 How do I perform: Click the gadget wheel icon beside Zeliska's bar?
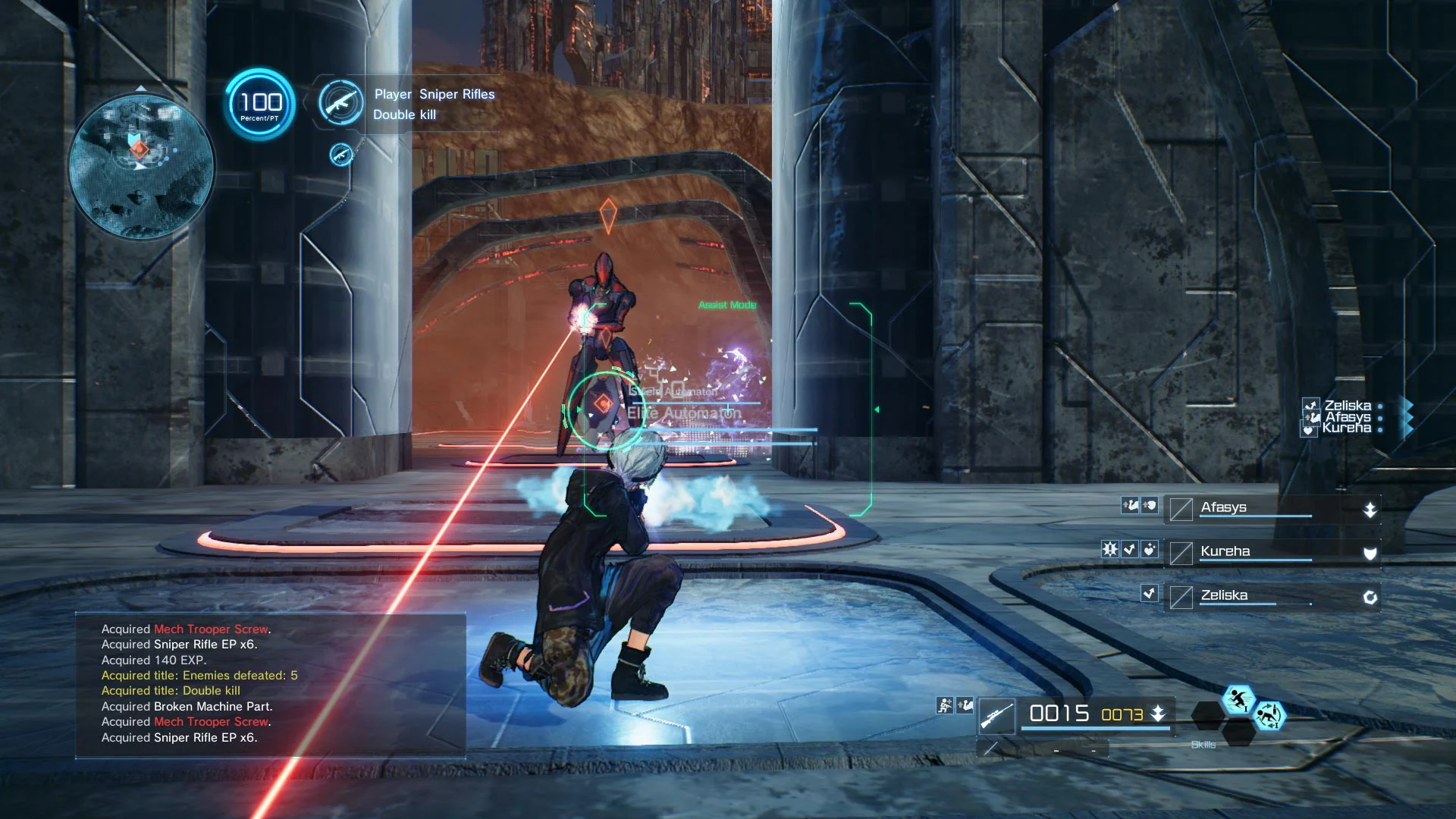pyautogui.click(x=1370, y=596)
